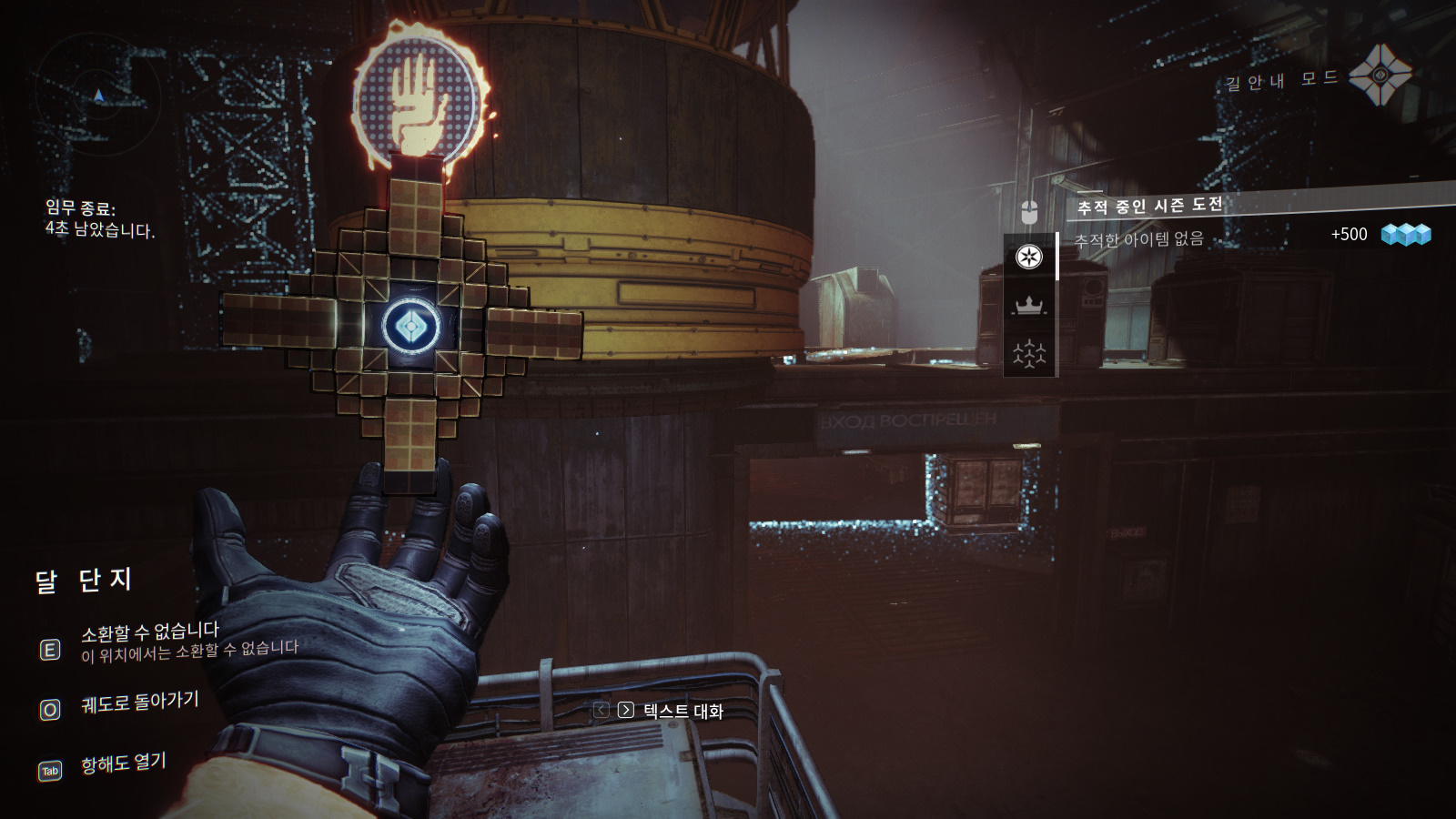Switch to the crown icon tracker tab

tap(1029, 305)
